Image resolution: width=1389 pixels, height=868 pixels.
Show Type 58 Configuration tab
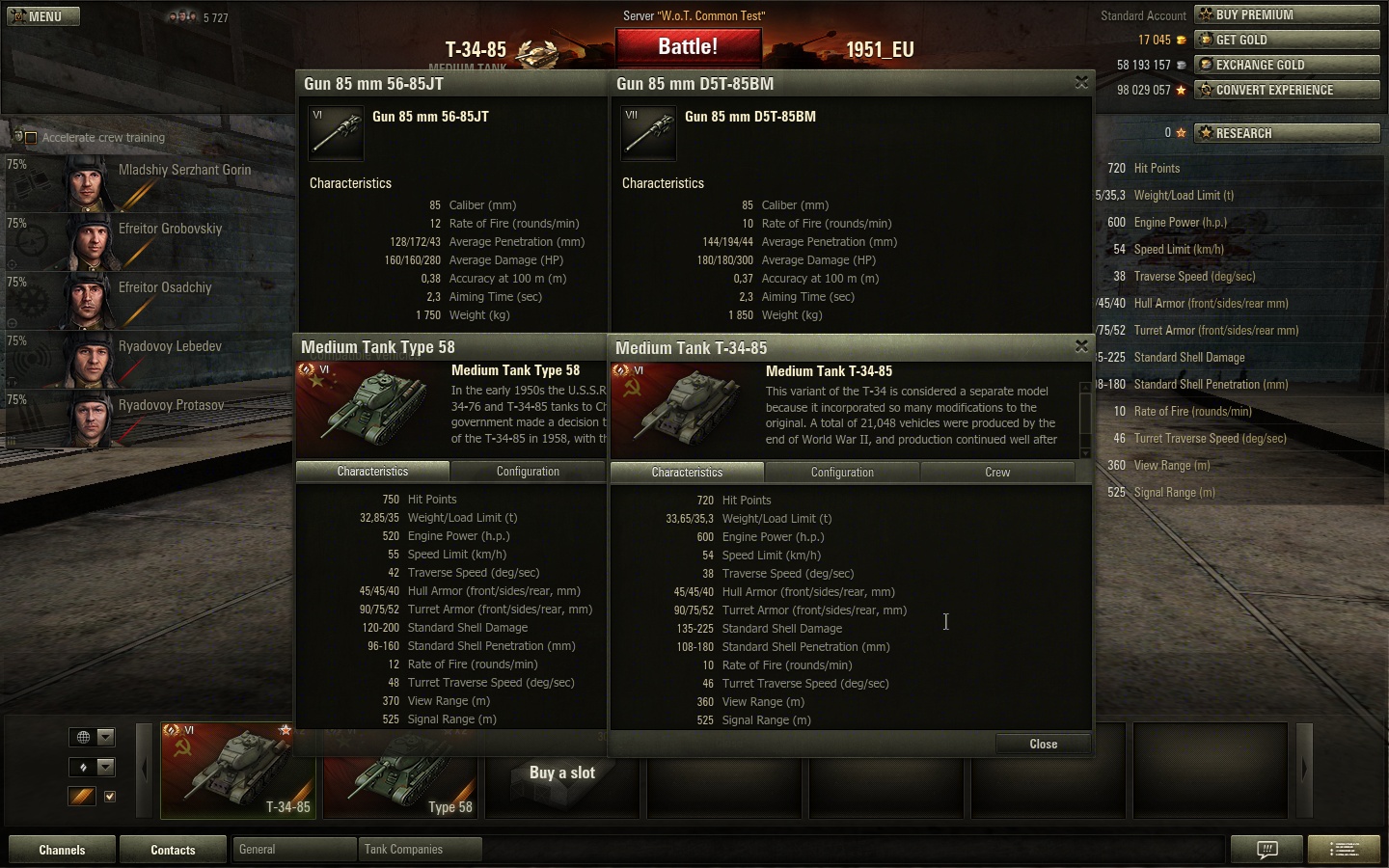[x=528, y=472]
